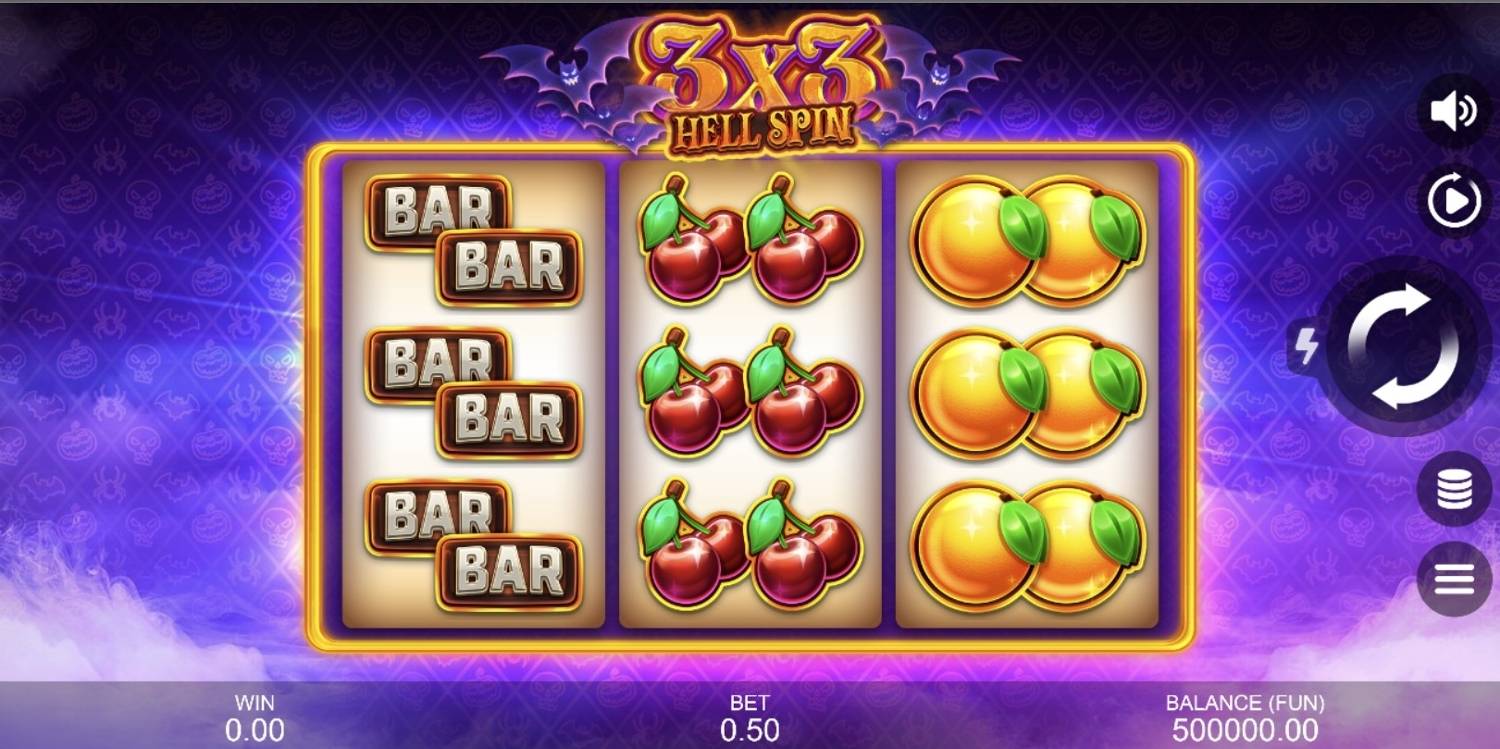Open bet settings with the coin stack icon
The image size is (1500, 749).
pos(1454,489)
